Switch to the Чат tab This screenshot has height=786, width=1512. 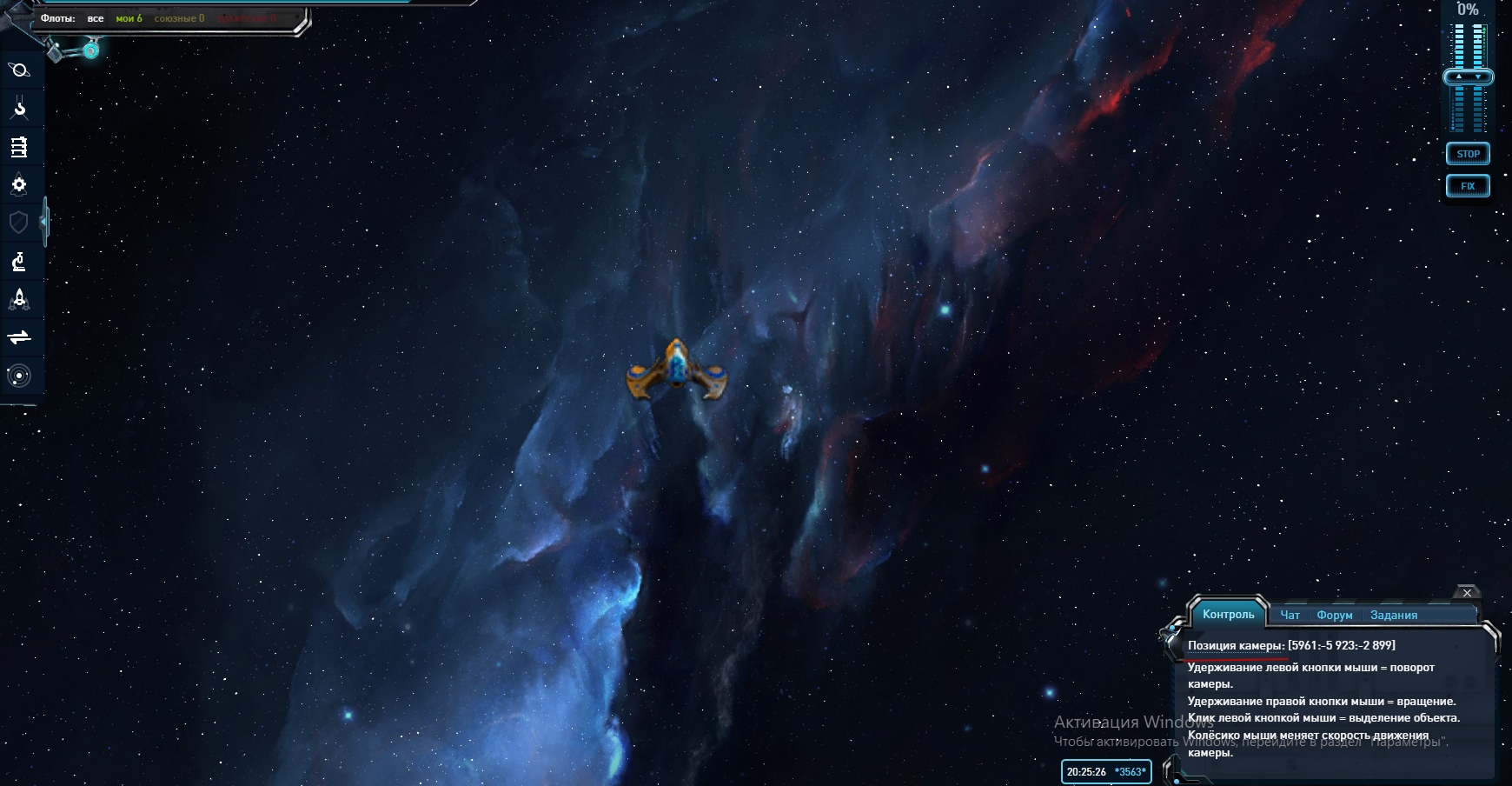pos(1290,615)
